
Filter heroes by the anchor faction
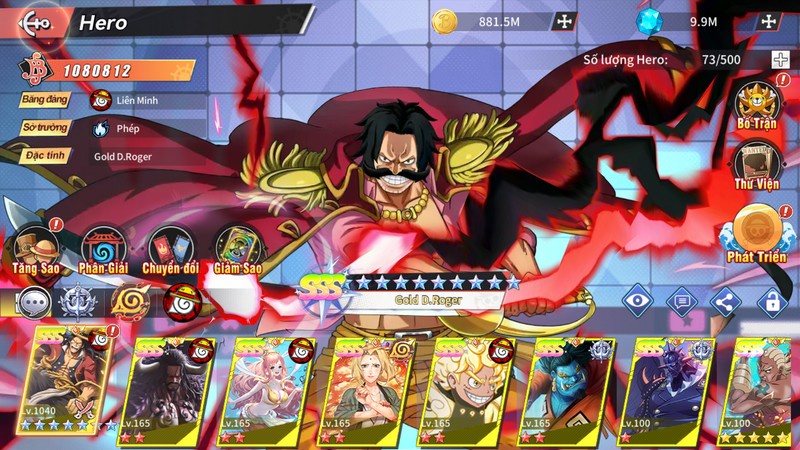pyautogui.click(x=81, y=302)
